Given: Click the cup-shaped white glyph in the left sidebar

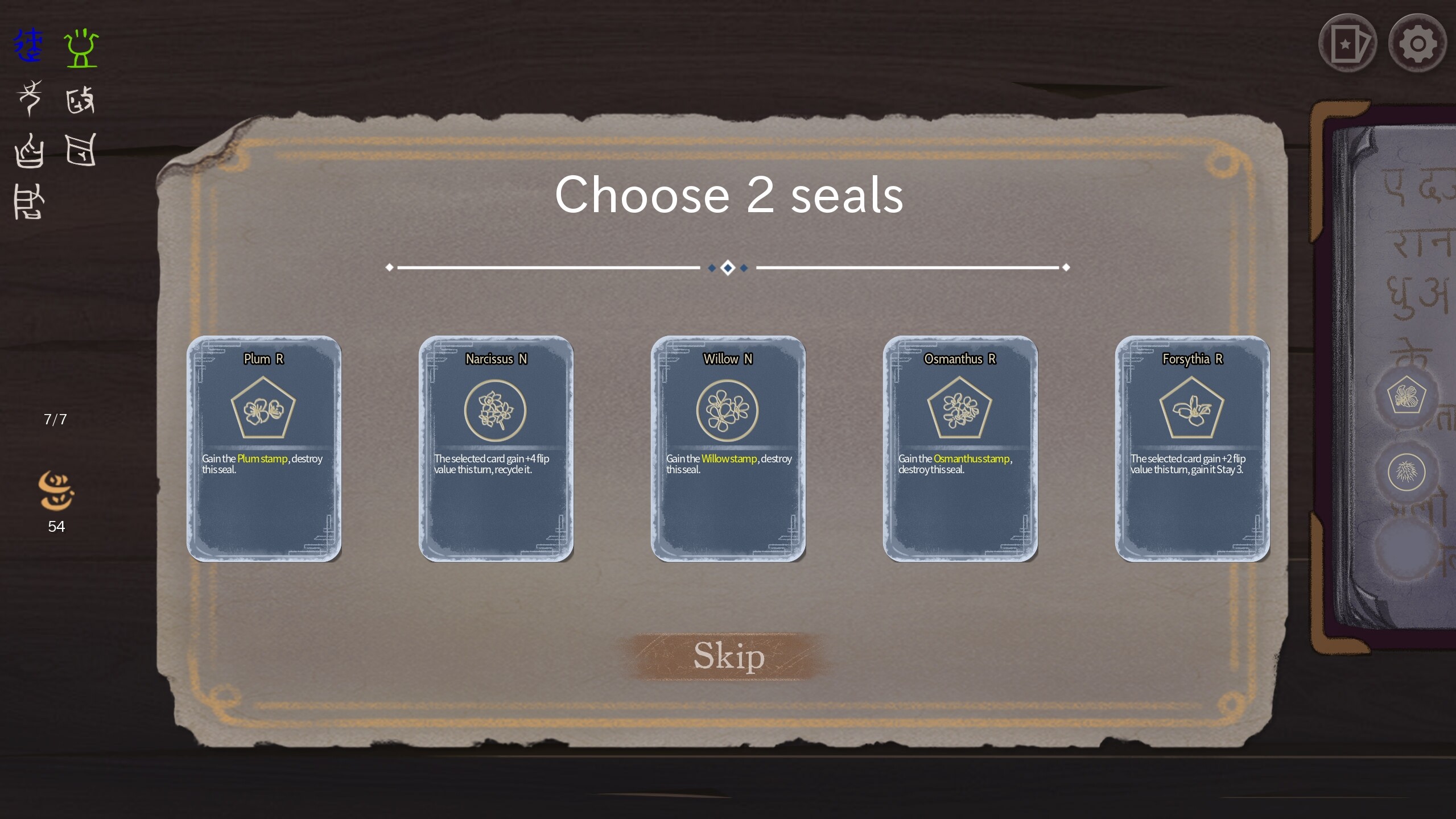Looking at the screenshot, I should click(30, 151).
